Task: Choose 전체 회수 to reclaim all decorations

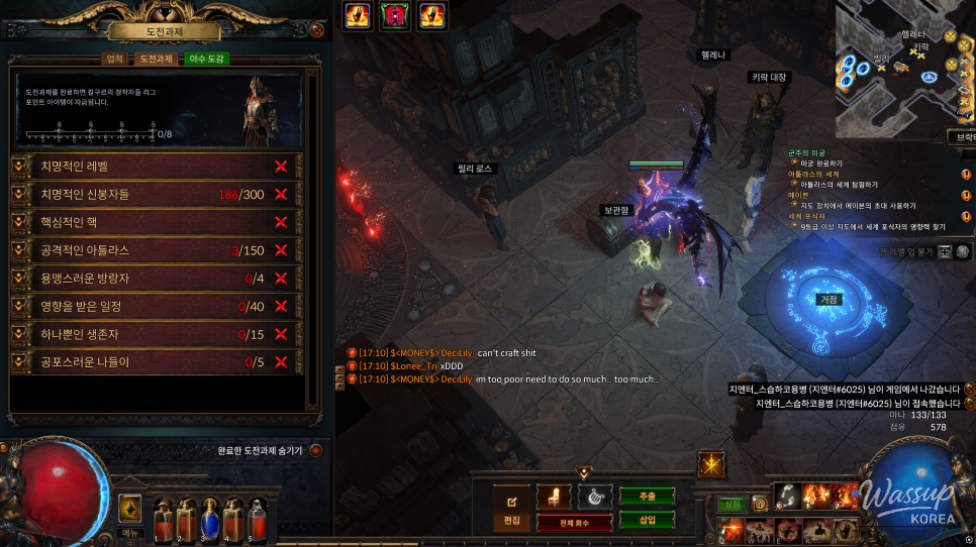Action: point(574,523)
